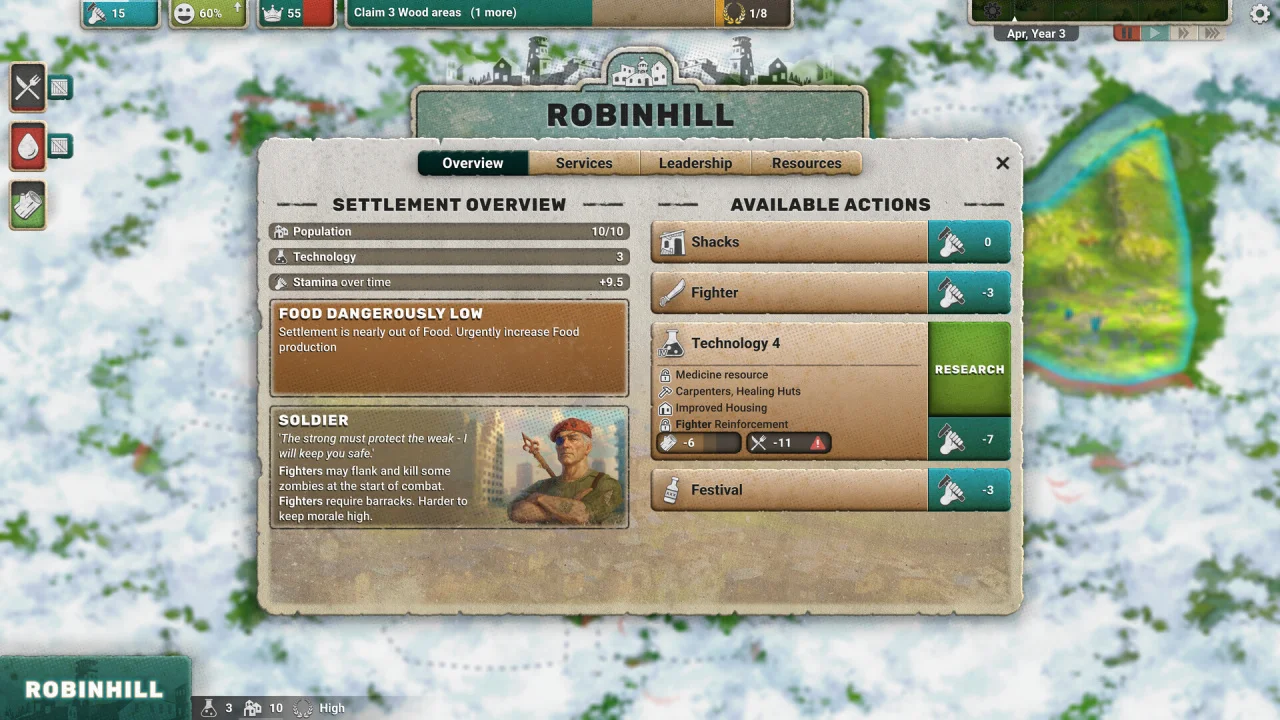Set triple fast-forward speed

(x=1212, y=34)
